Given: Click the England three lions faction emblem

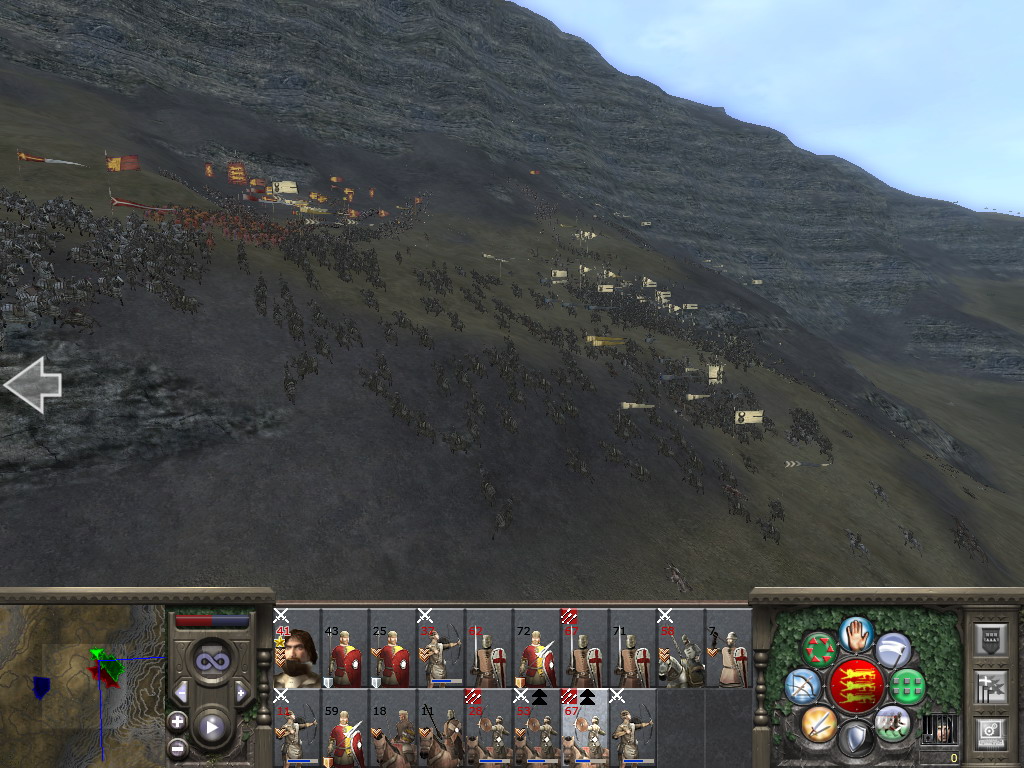Looking at the screenshot, I should click(x=856, y=686).
